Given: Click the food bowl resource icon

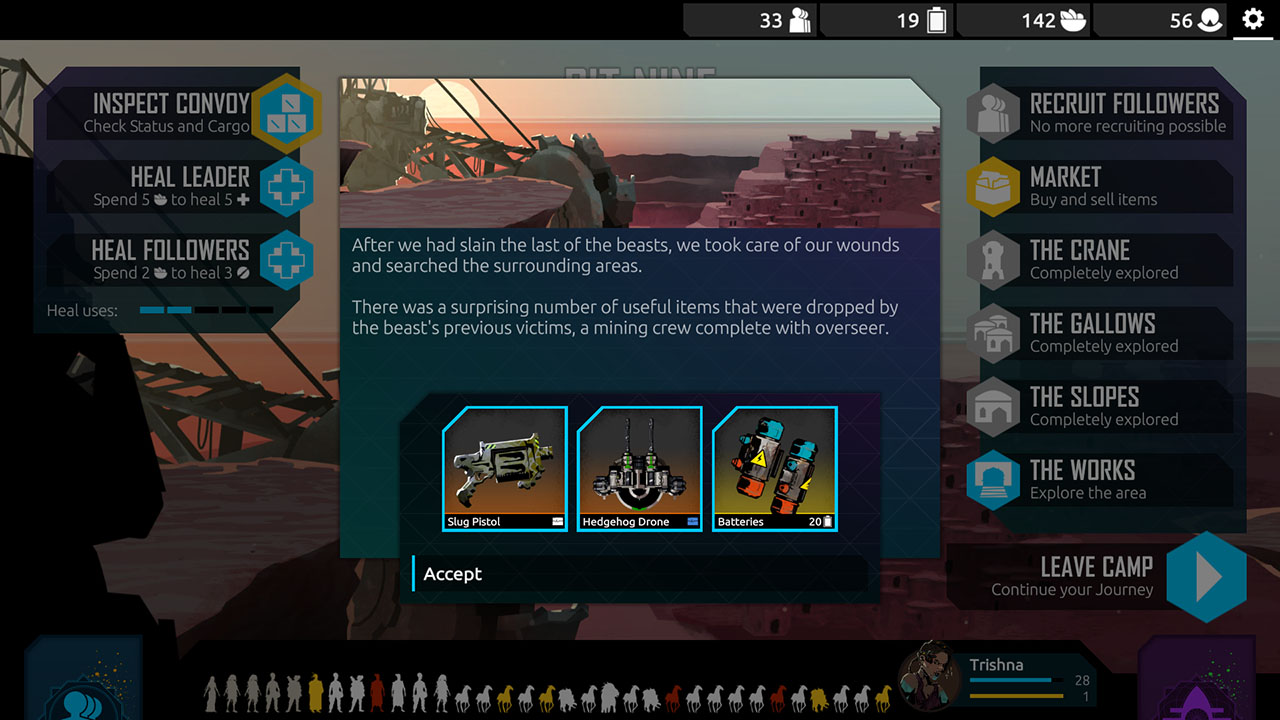Looking at the screenshot, I should pos(1076,19).
